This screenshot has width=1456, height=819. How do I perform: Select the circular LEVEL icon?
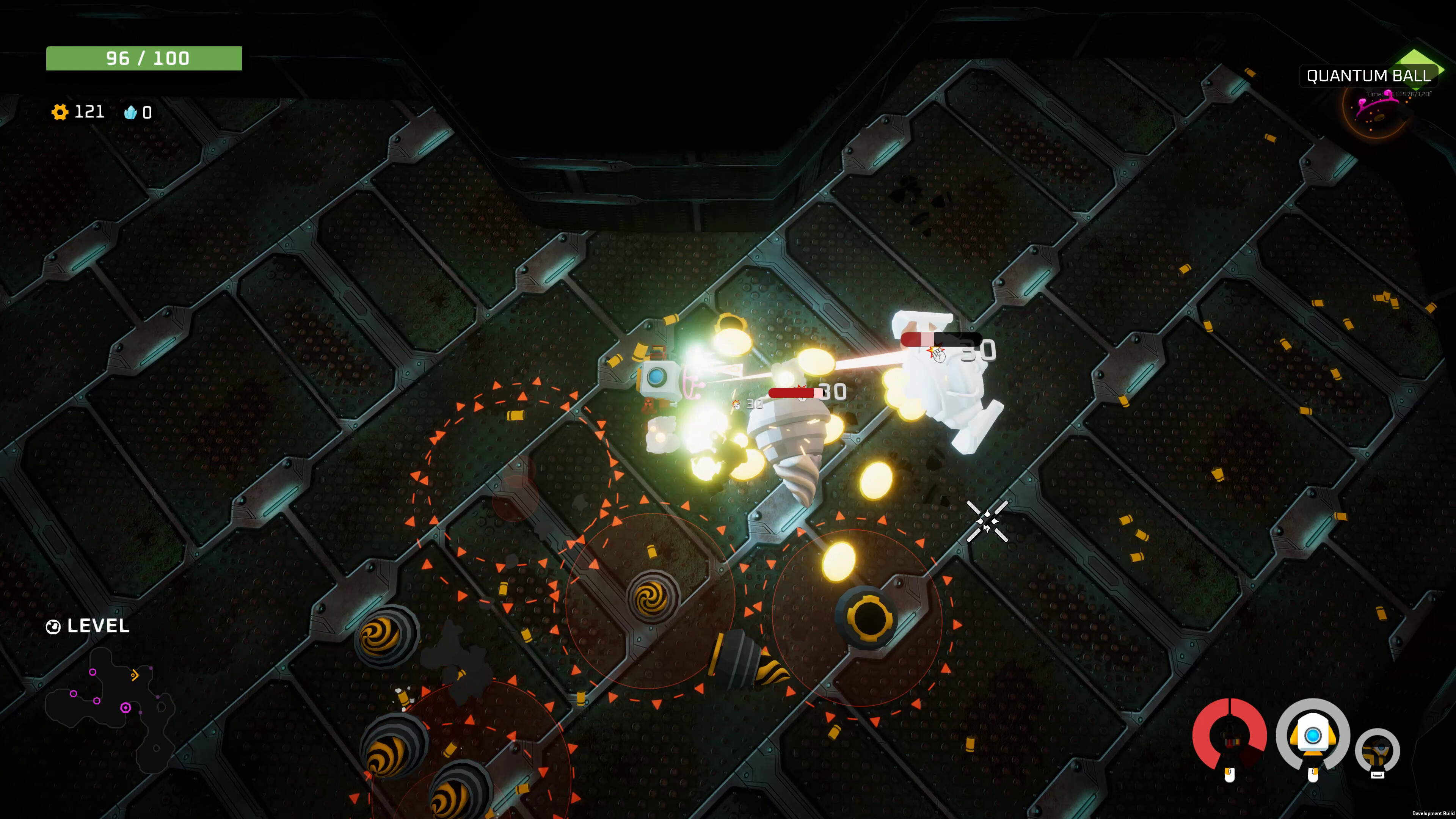(54, 626)
